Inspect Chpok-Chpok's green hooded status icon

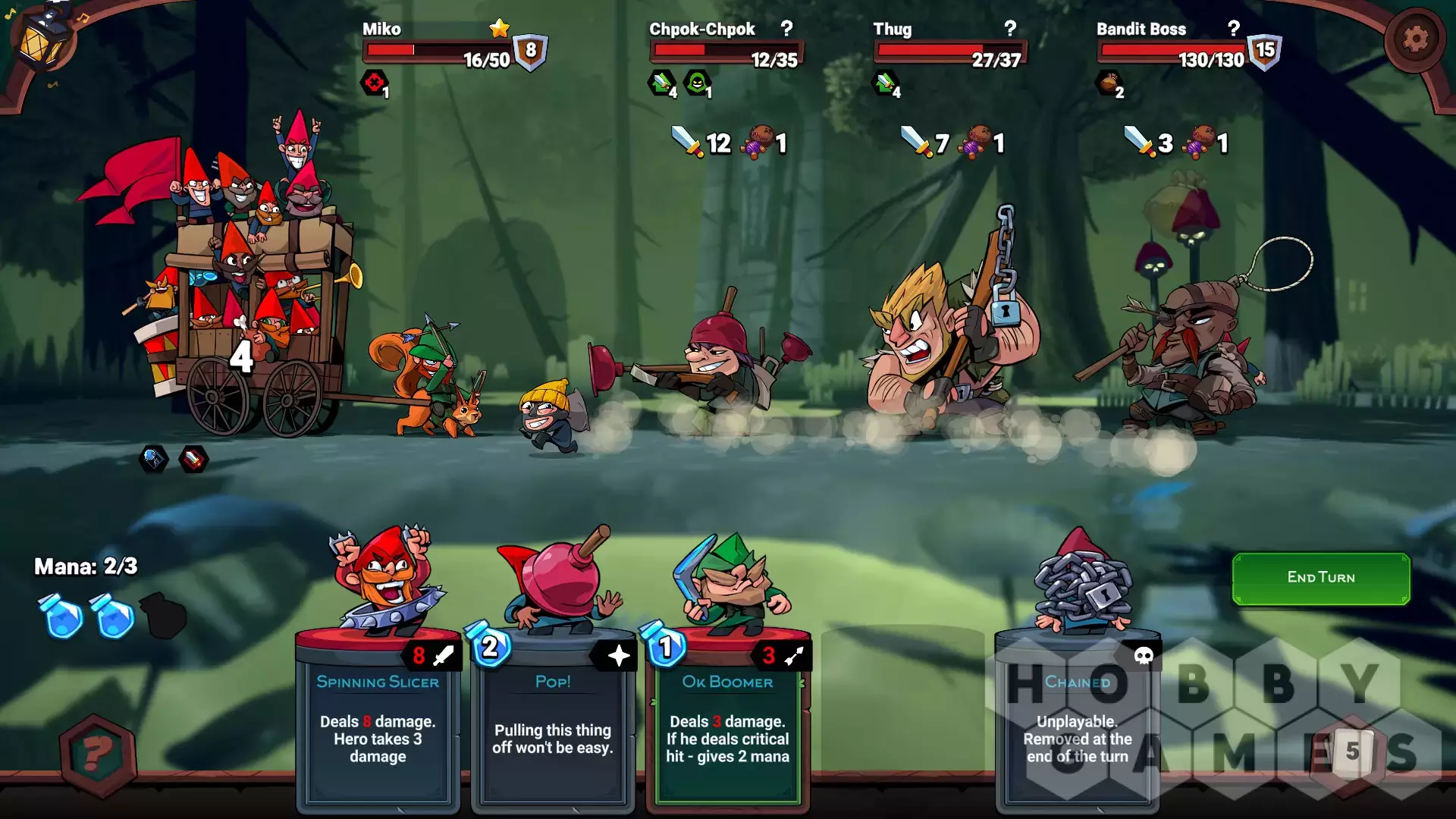[697, 82]
